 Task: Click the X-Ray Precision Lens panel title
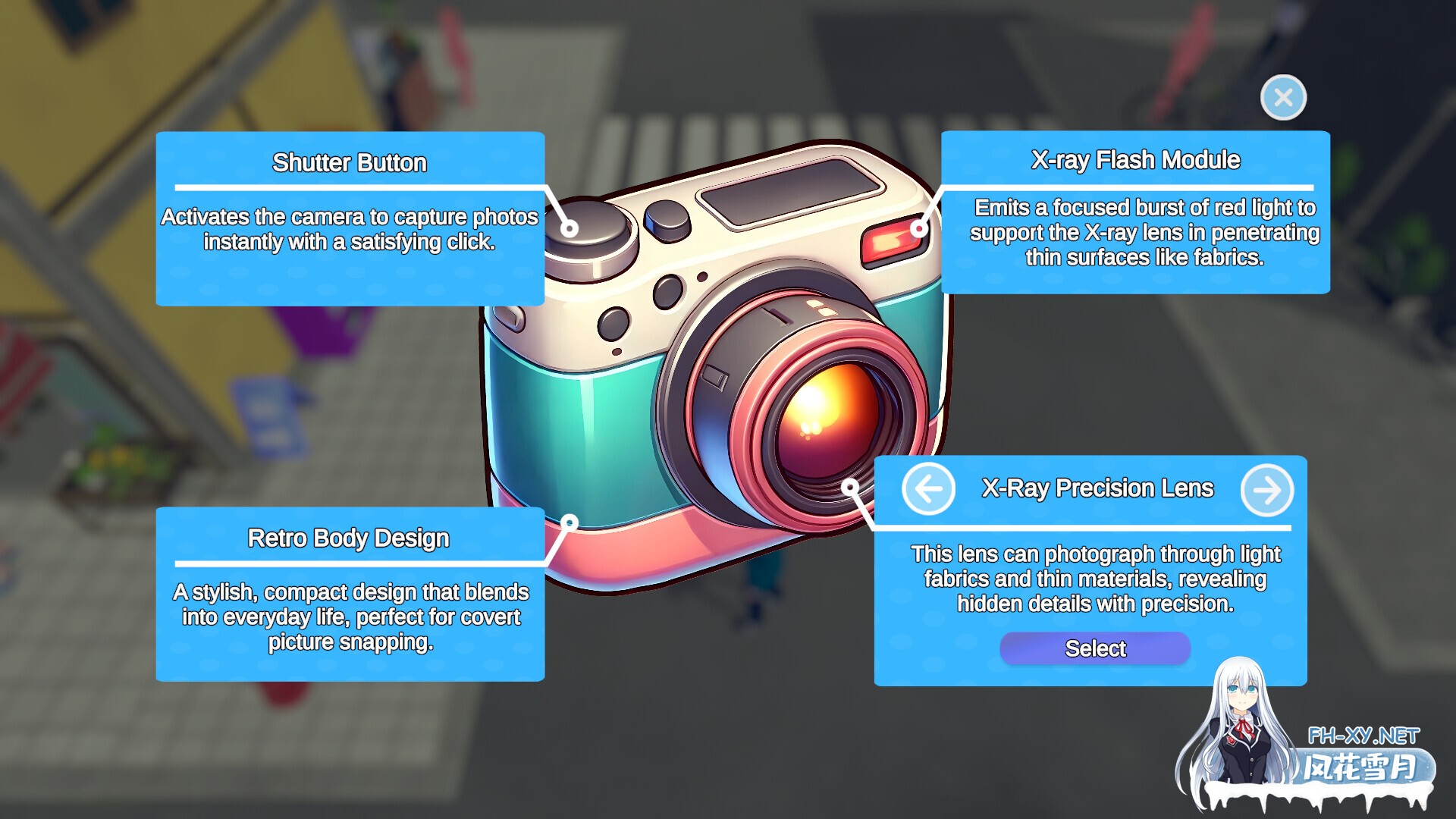click(1097, 488)
